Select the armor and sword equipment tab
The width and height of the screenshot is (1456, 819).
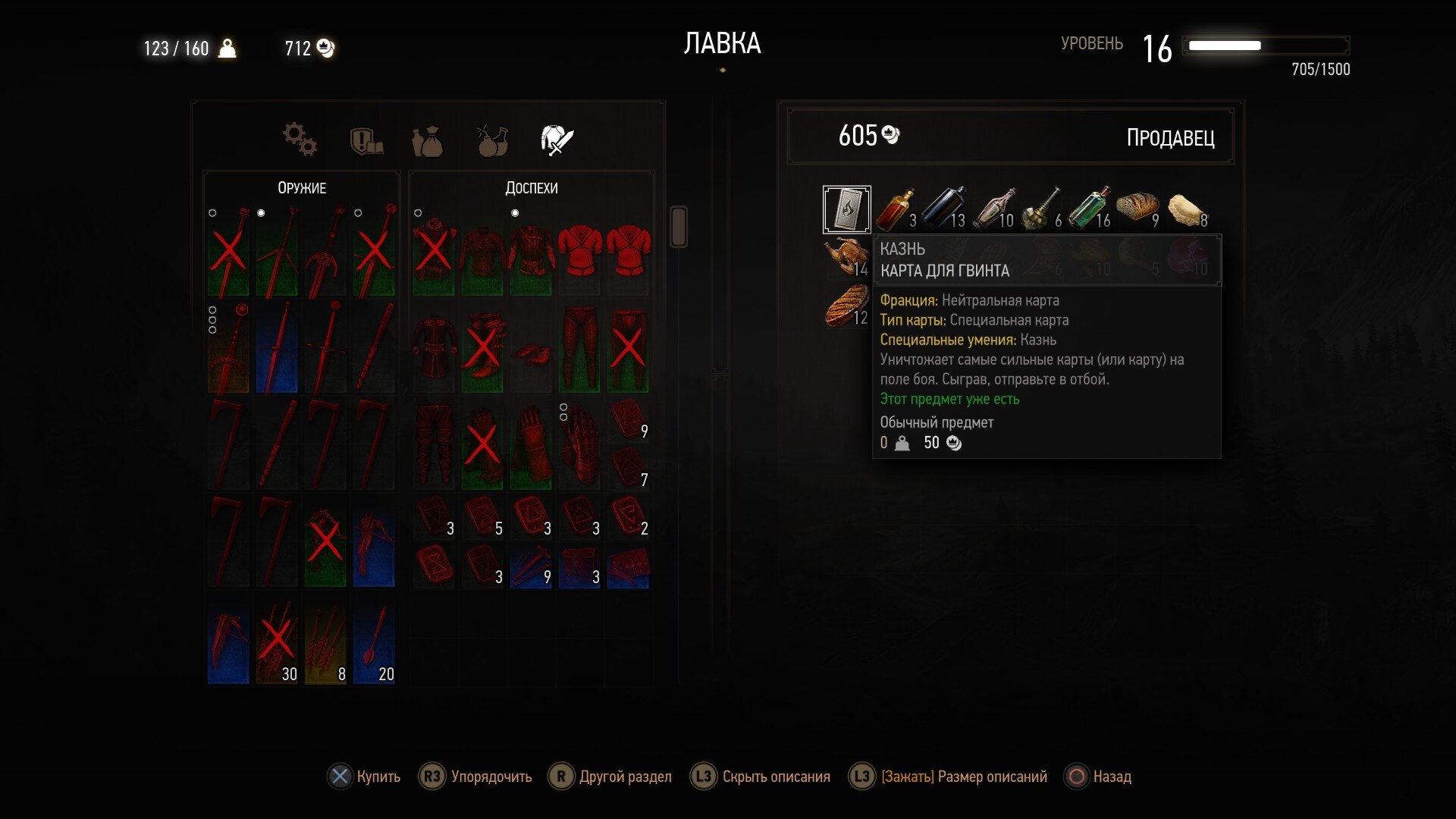pyautogui.click(x=557, y=140)
